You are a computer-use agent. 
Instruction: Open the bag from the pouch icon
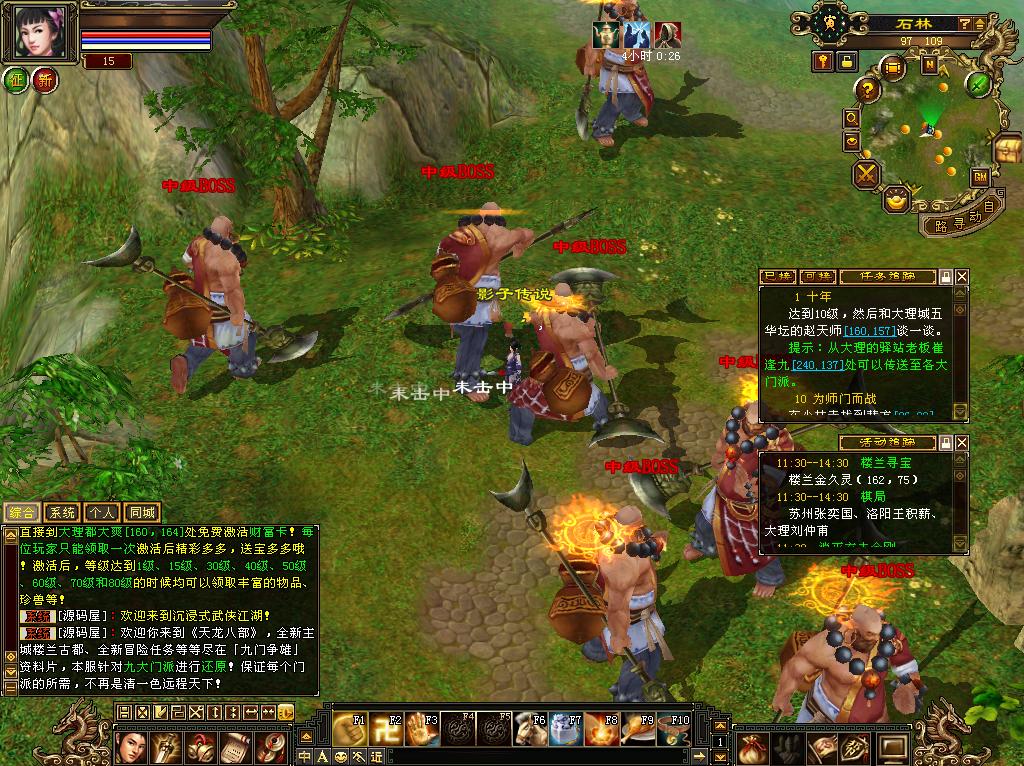pos(753,747)
